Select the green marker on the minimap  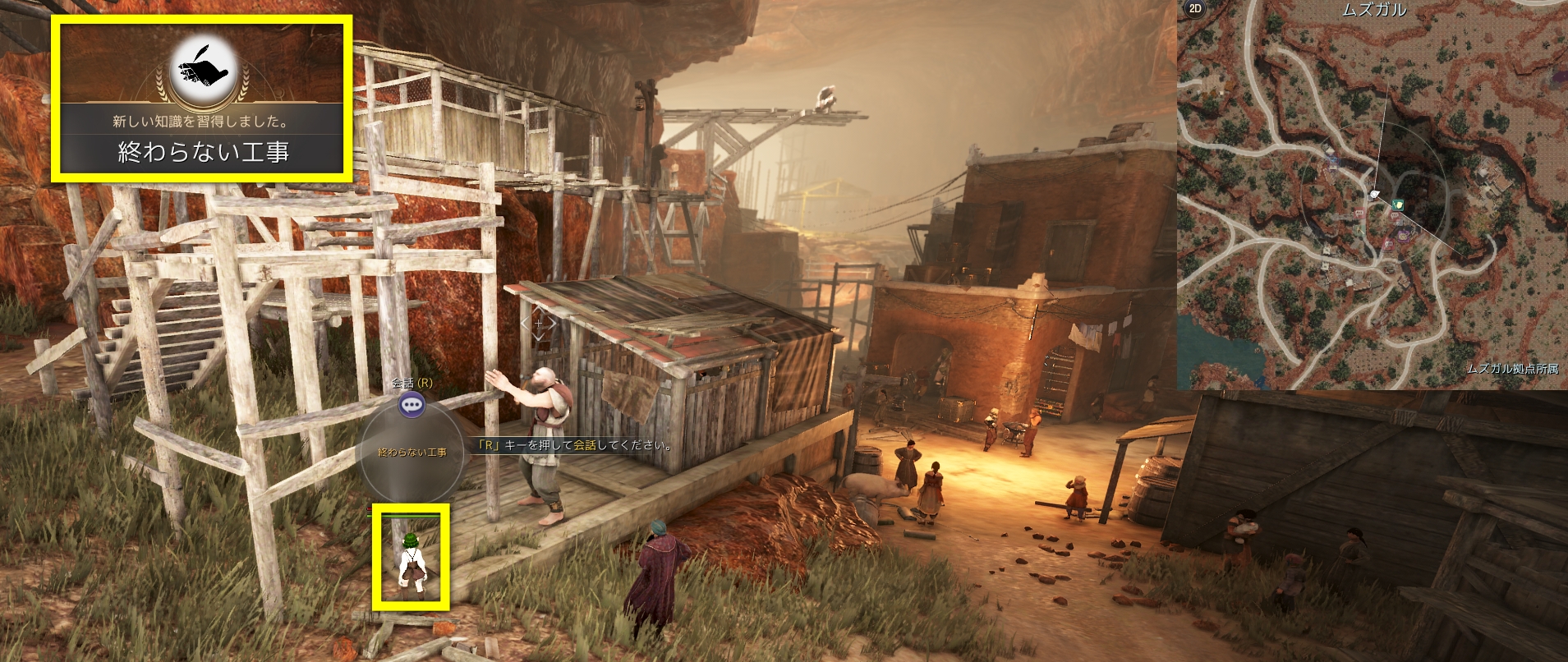1398,204
